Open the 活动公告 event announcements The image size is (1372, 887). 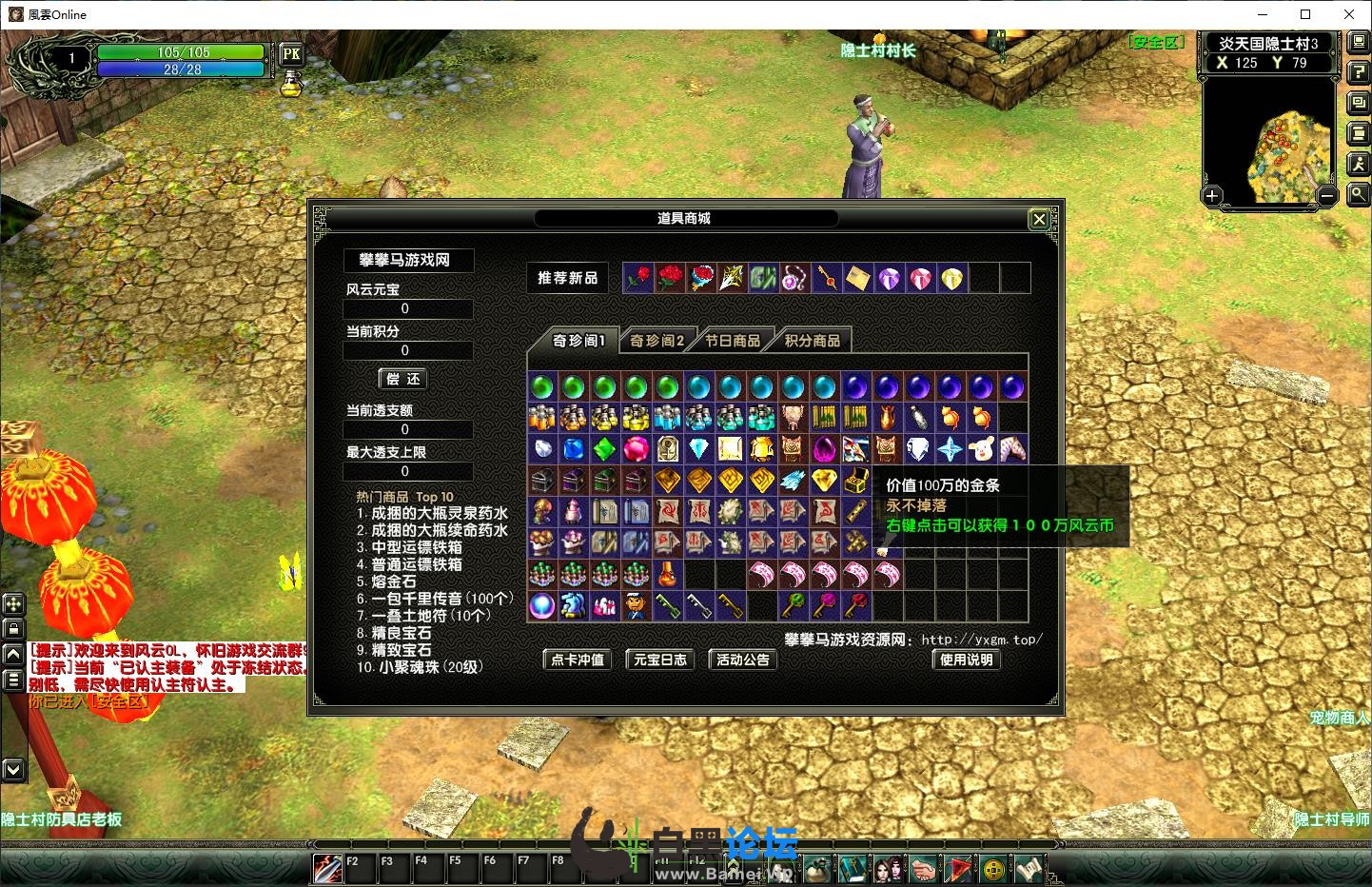coord(743,660)
